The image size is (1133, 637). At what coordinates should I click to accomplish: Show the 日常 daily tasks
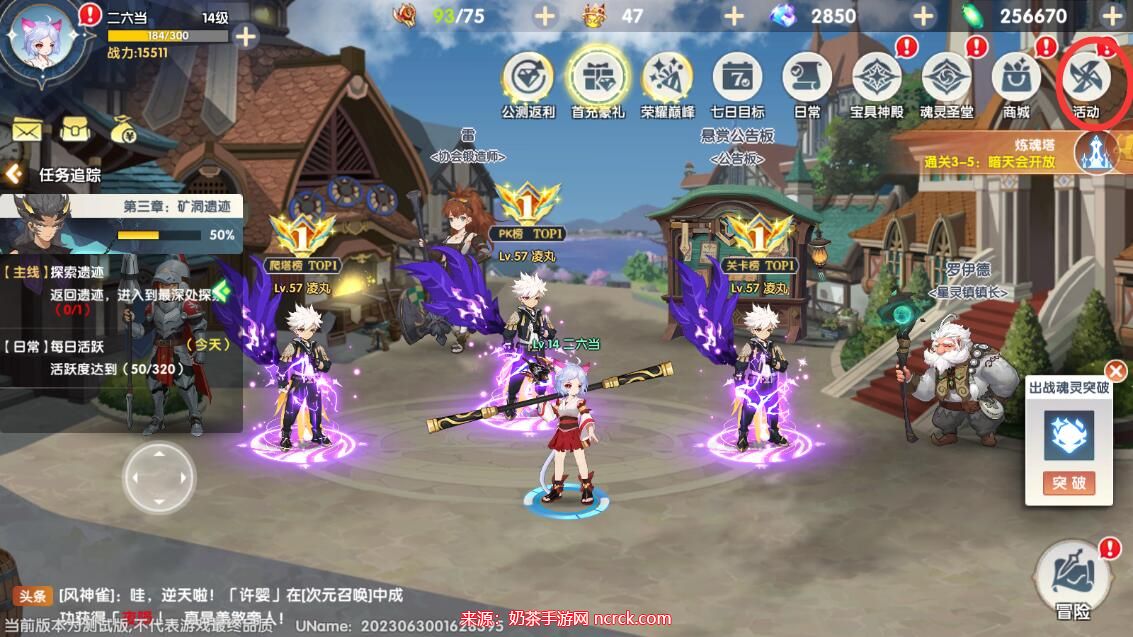(807, 78)
